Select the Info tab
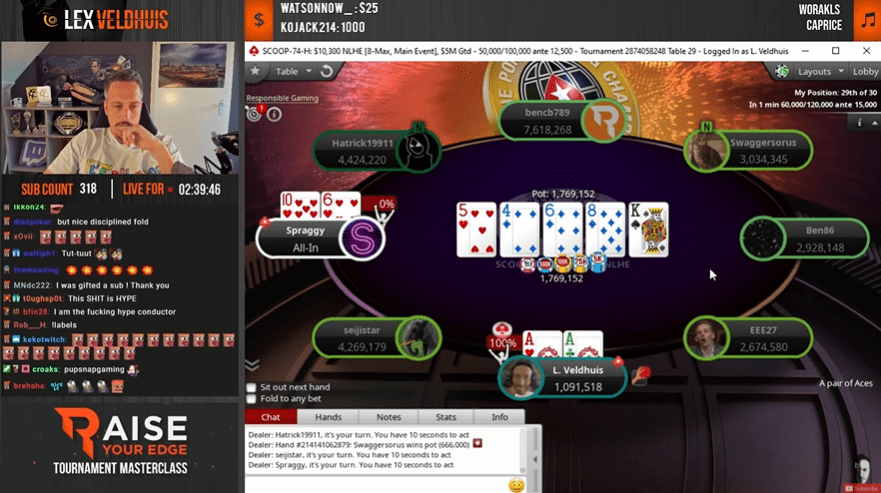The image size is (881, 493). (x=499, y=417)
